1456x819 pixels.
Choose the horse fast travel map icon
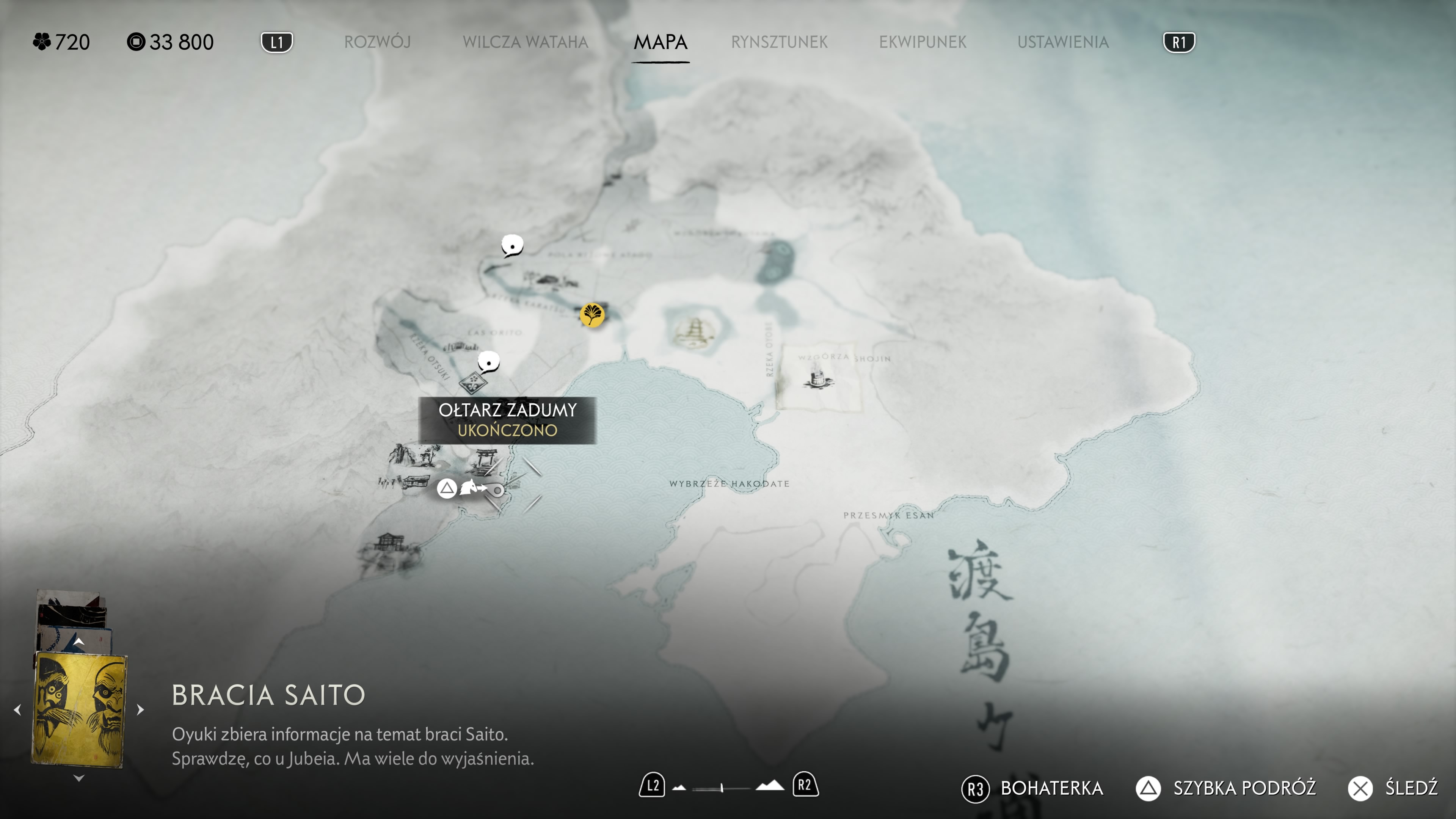pyautogui.click(x=469, y=487)
